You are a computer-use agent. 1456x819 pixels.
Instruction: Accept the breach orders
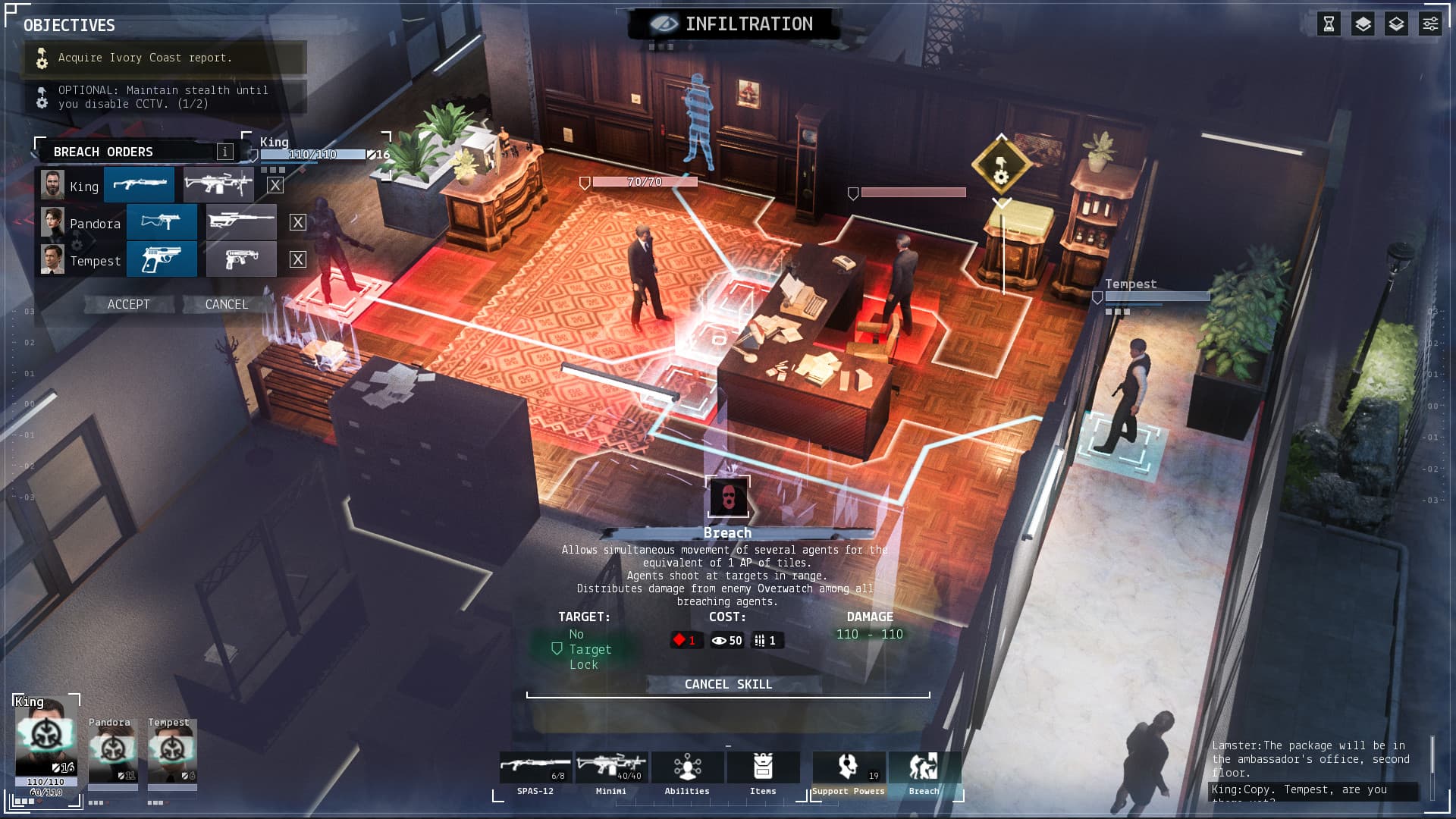pos(127,304)
